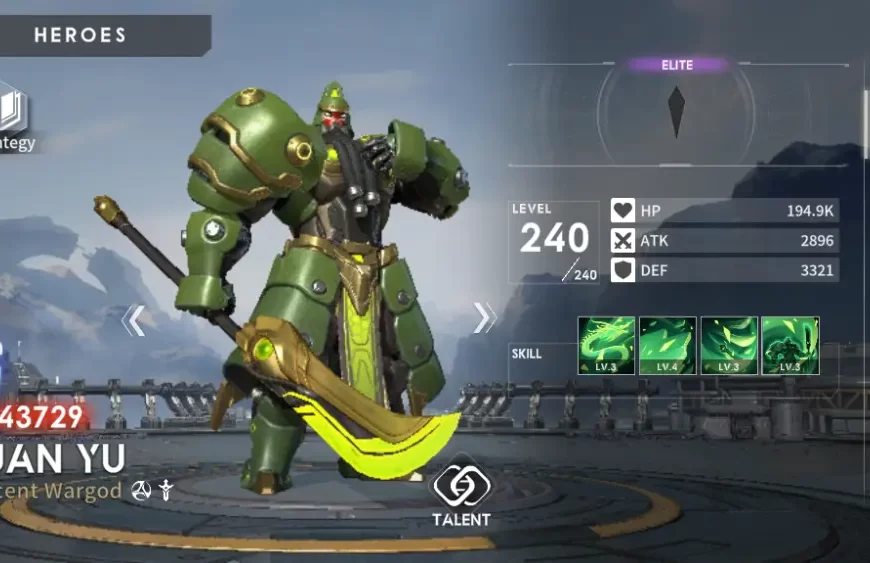
Task: Open the Talent menu
Action: click(460, 490)
